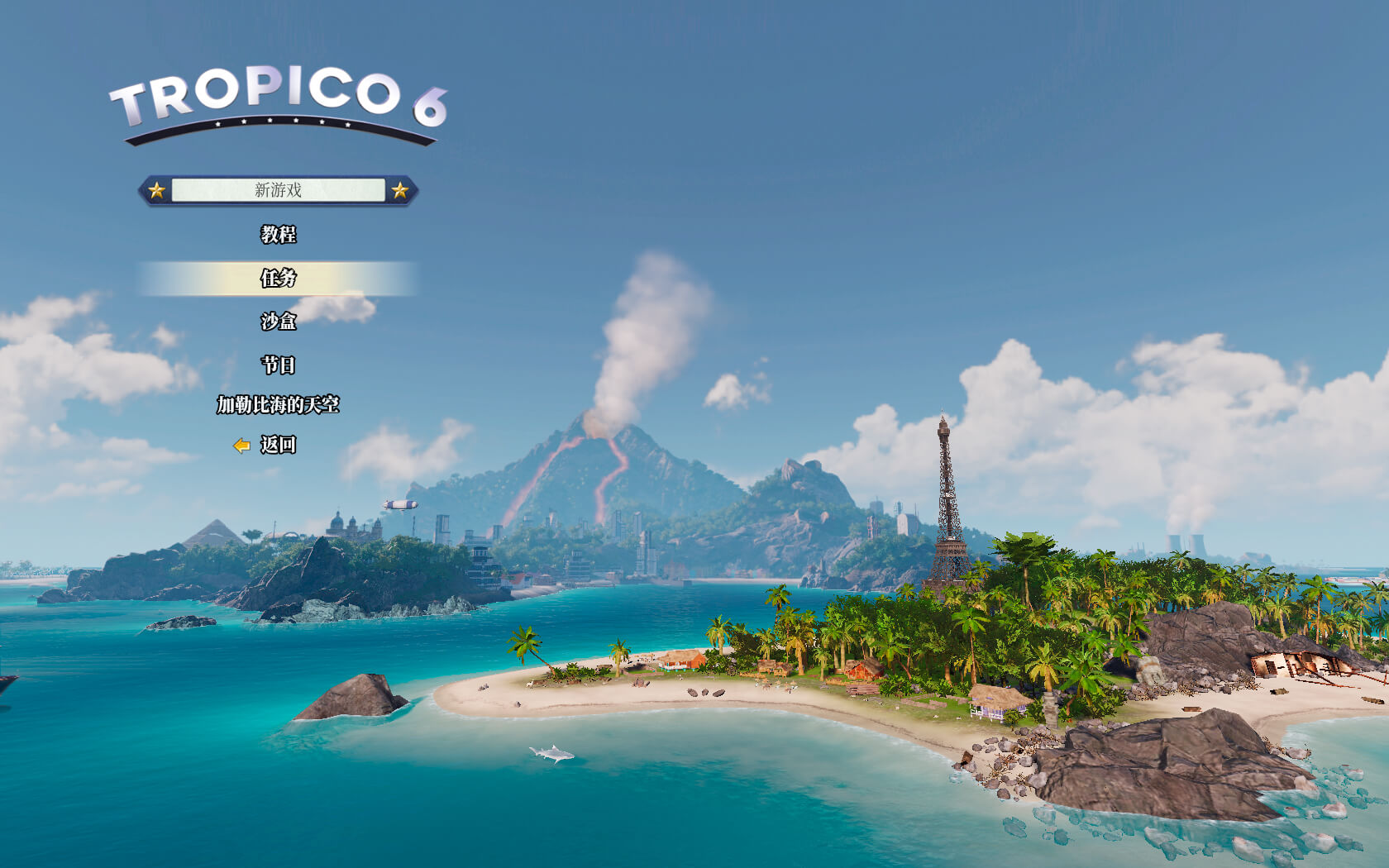Viewport: 1389px width, 868px height.
Task: Open the 节日 (Festival) entry
Action: tap(278, 365)
